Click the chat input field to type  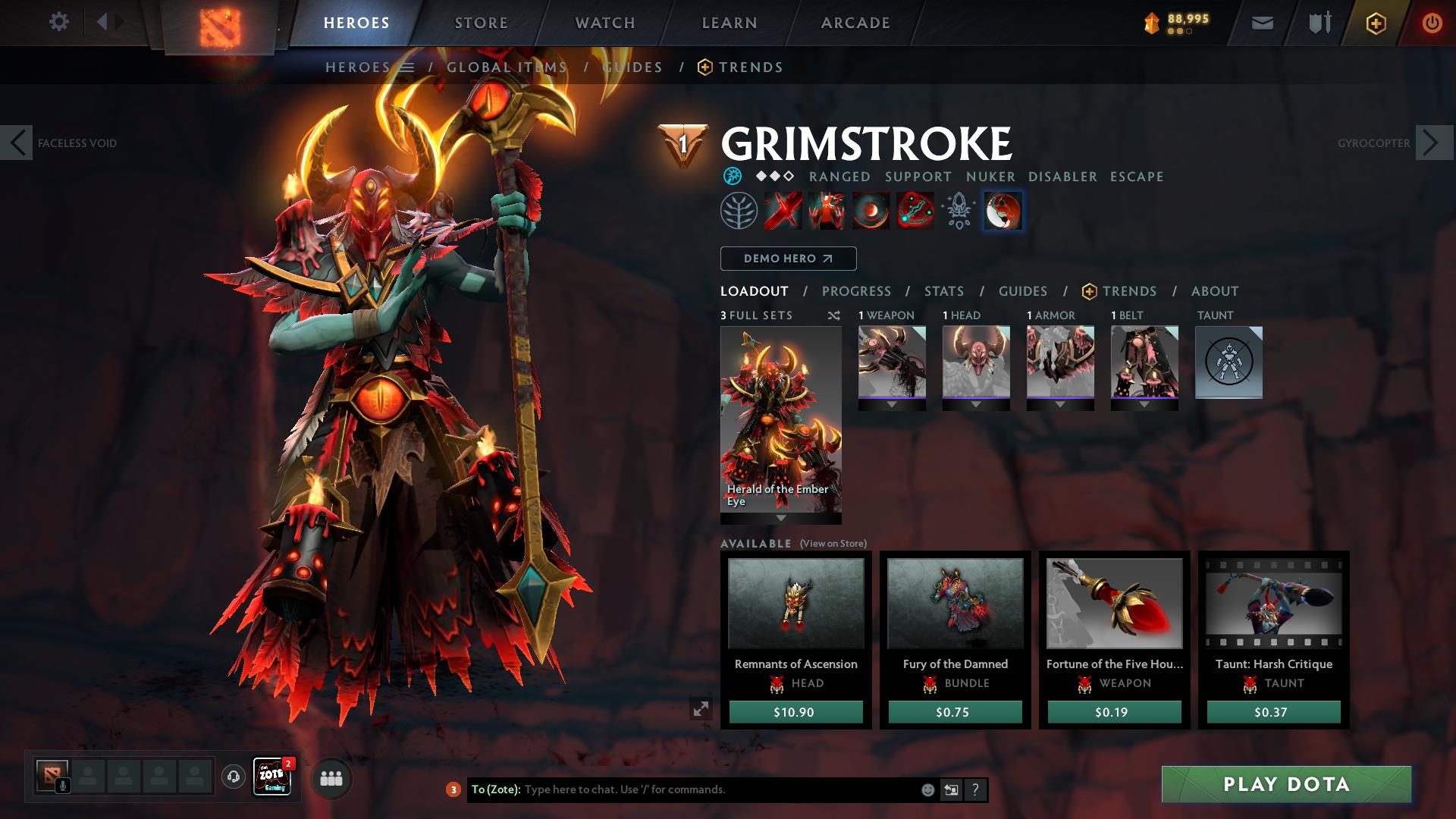[x=682, y=789]
